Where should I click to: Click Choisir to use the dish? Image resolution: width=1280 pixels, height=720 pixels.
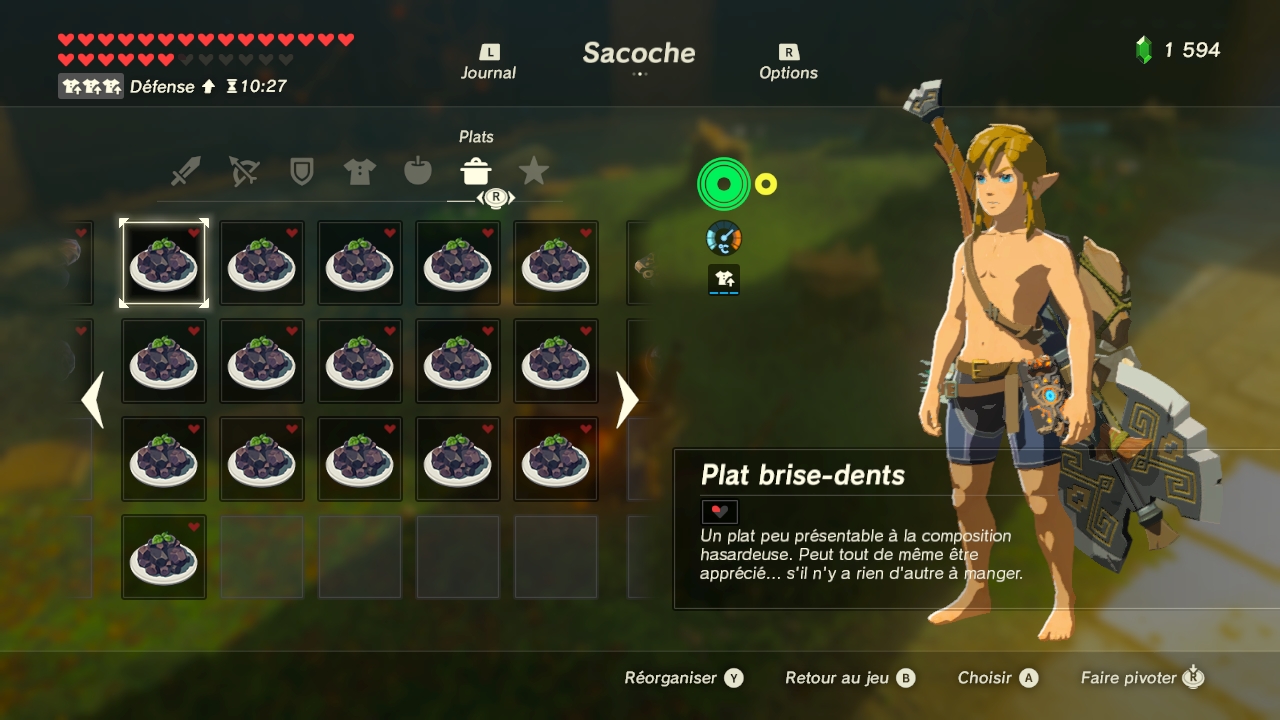coord(997,678)
